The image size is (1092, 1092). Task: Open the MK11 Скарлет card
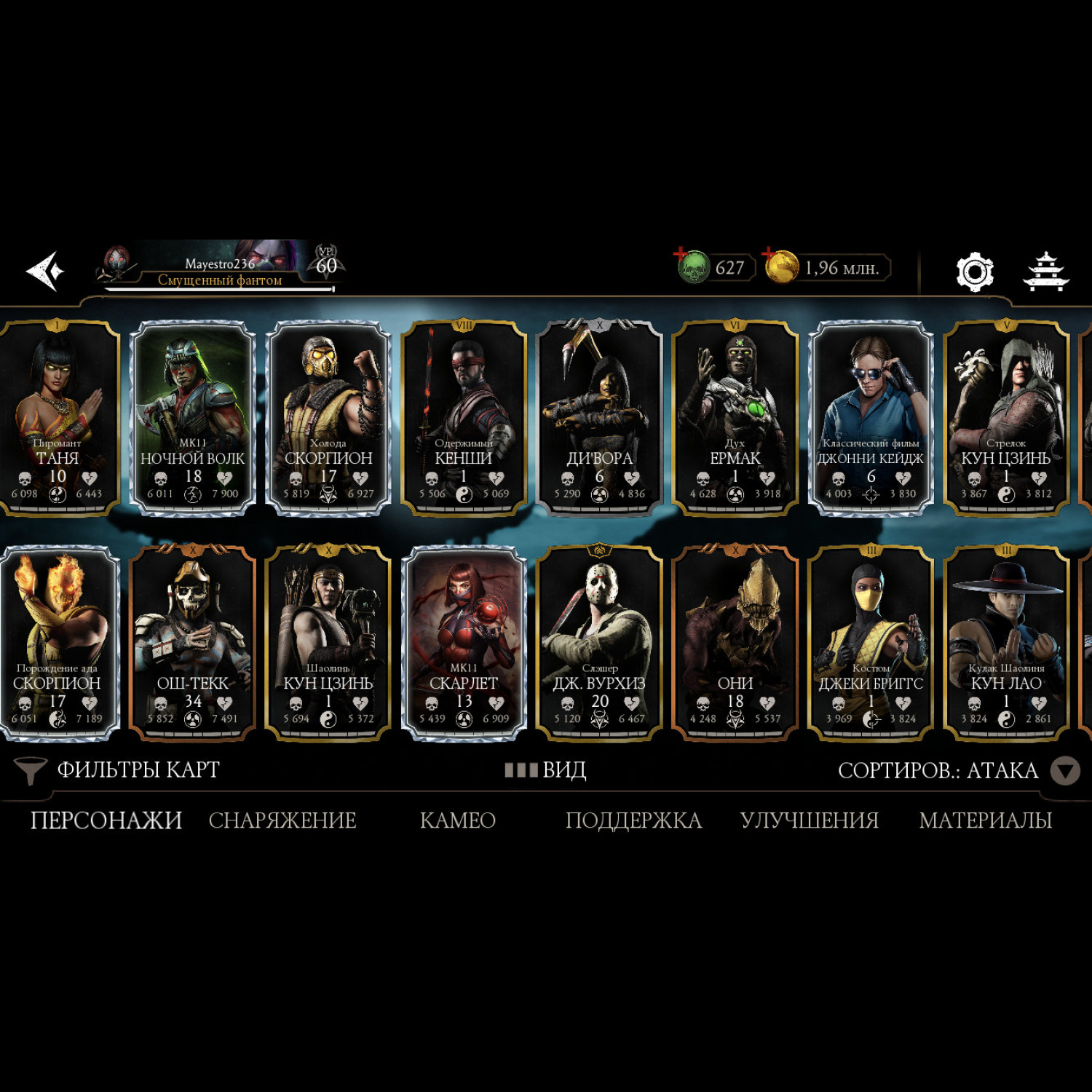tap(464, 644)
